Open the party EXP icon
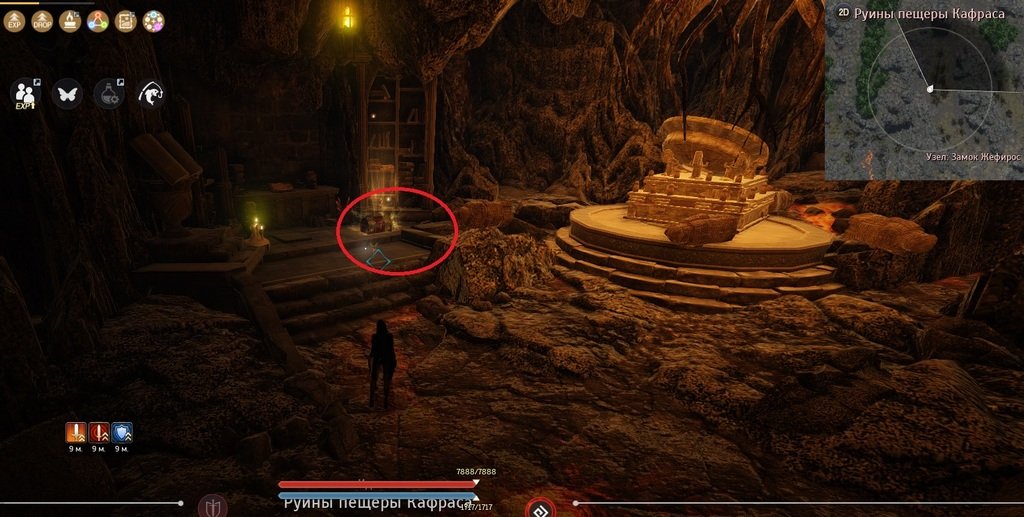This screenshot has height=517, width=1024. click(x=24, y=94)
